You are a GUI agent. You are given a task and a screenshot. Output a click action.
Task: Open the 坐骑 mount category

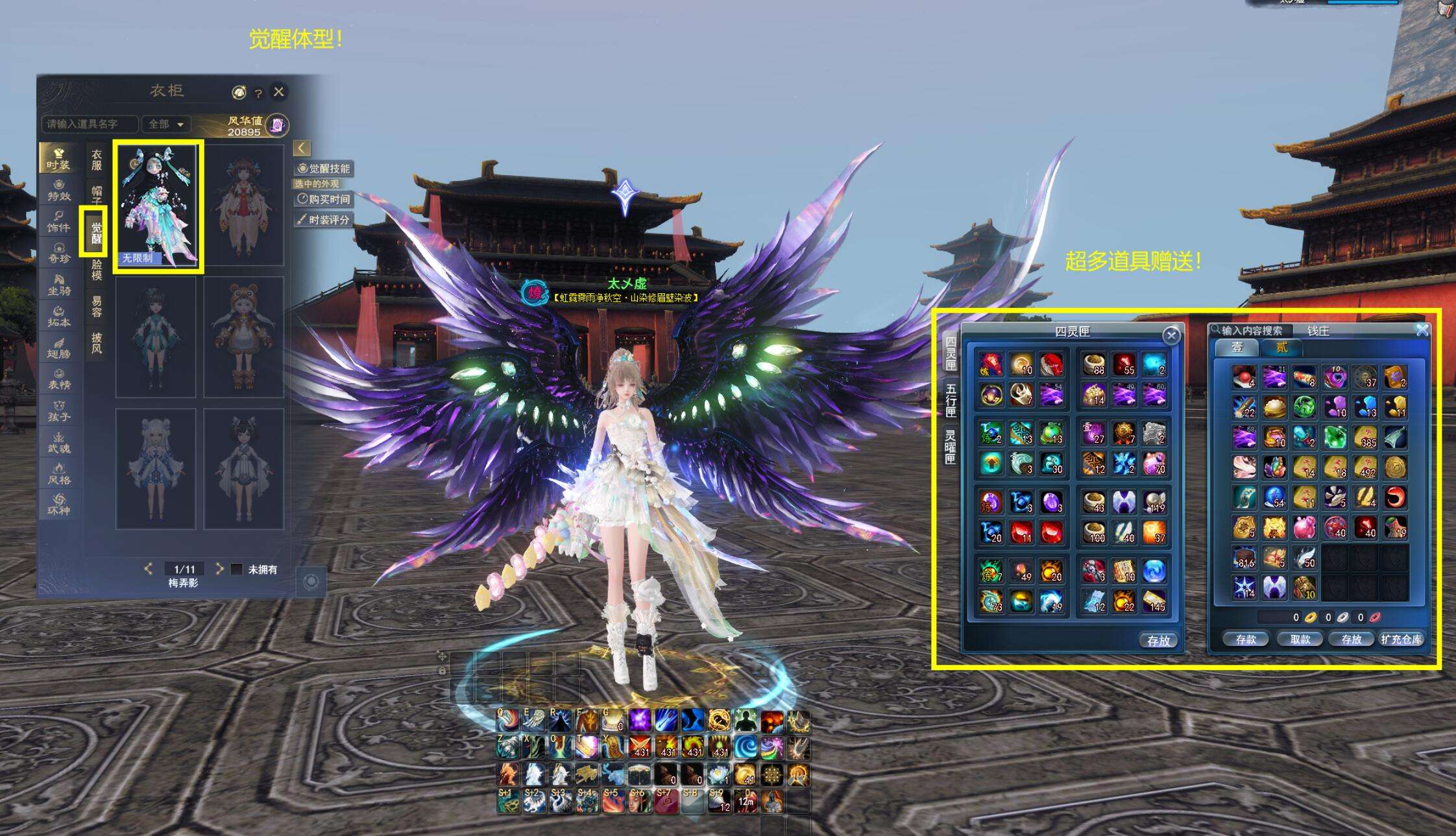pyautogui.click(x=58, y=285)
